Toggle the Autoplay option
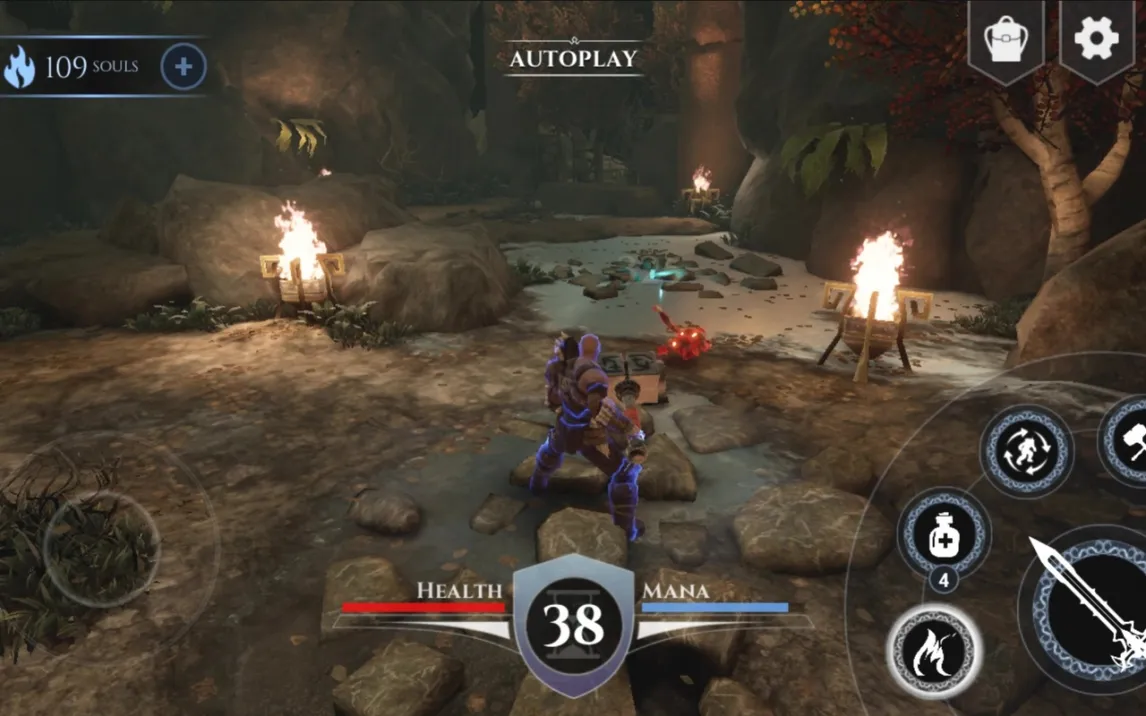The width and height of the screenshot is (1146, 716). coord(572,58)
